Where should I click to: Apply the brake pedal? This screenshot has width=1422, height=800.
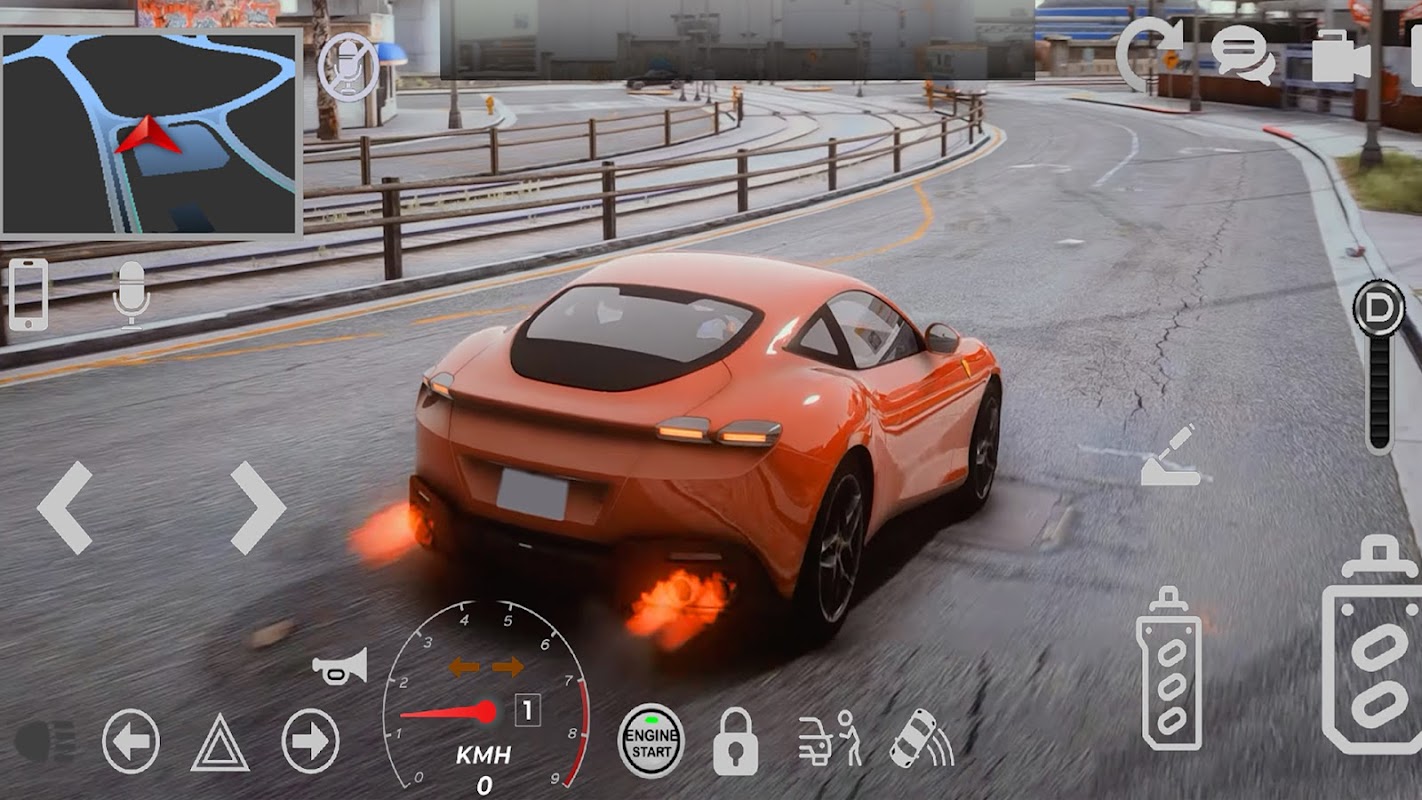pos(1169,668)
